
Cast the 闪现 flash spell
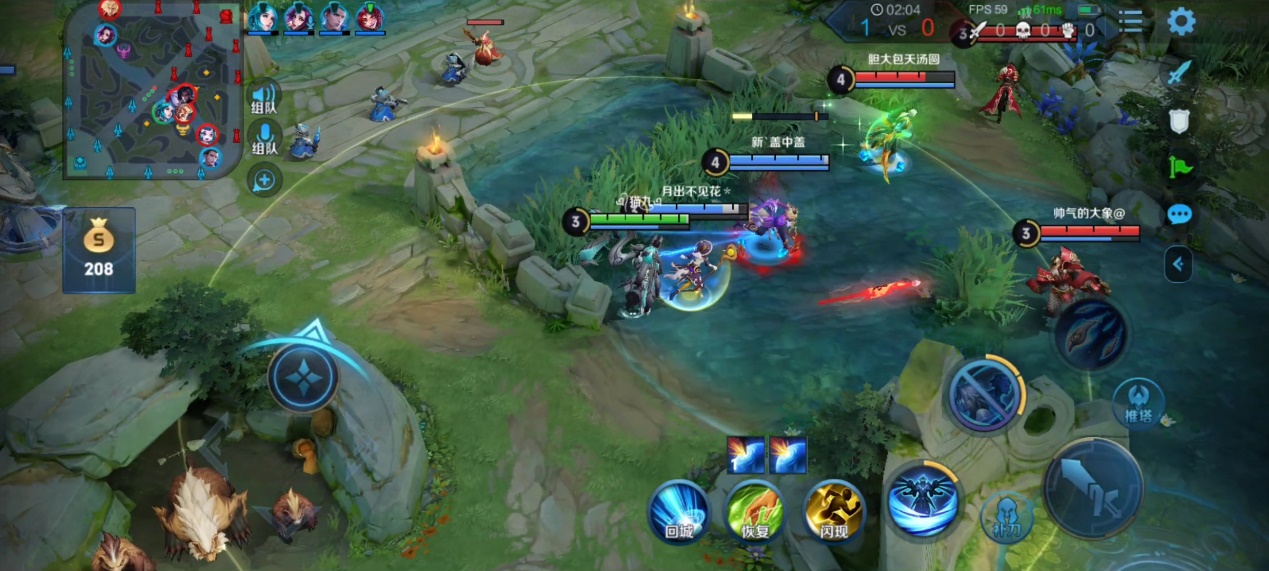click(834, 510)
